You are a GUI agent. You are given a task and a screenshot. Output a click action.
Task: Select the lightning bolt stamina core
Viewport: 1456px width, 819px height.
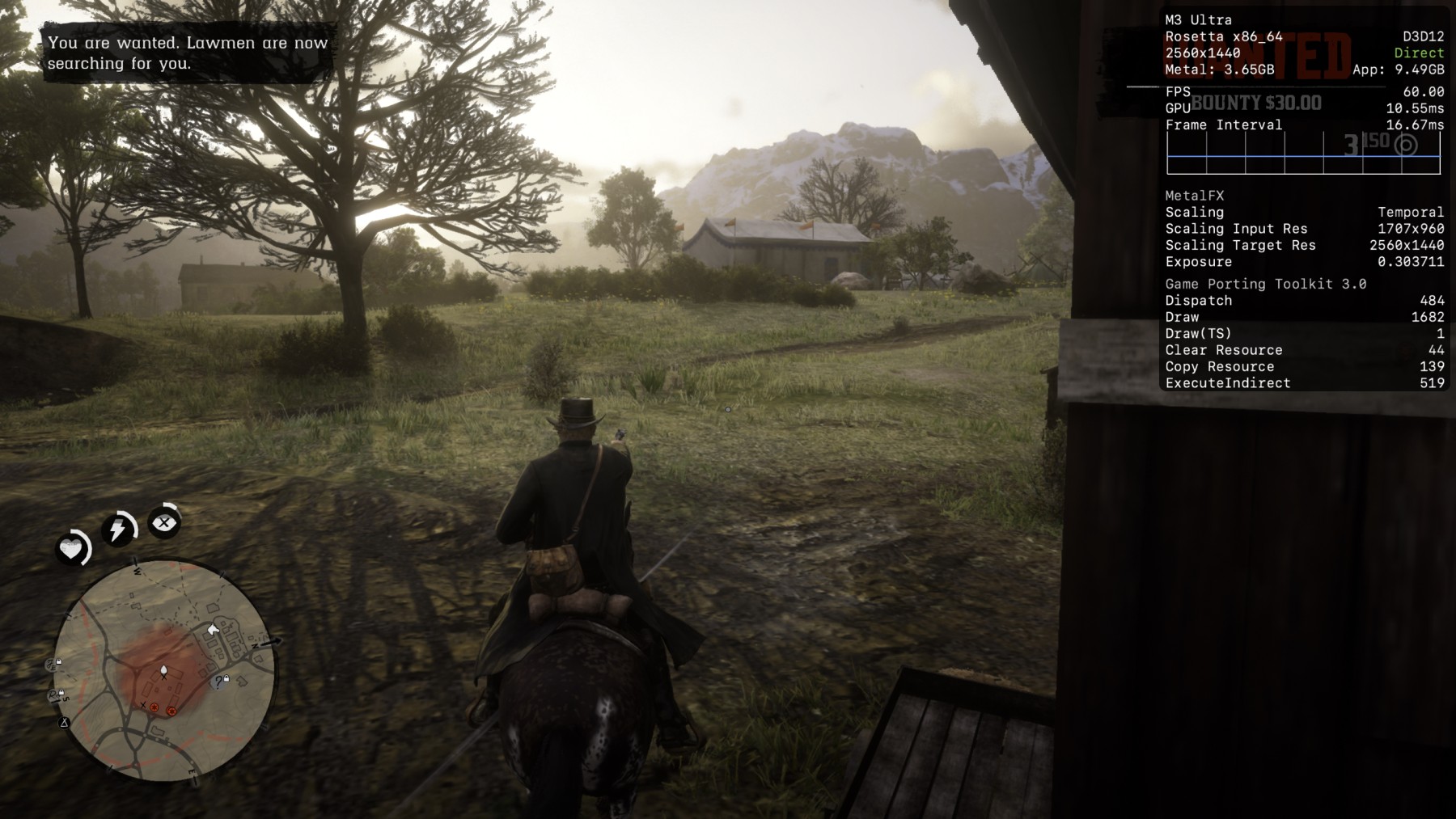tap(118, 530)
